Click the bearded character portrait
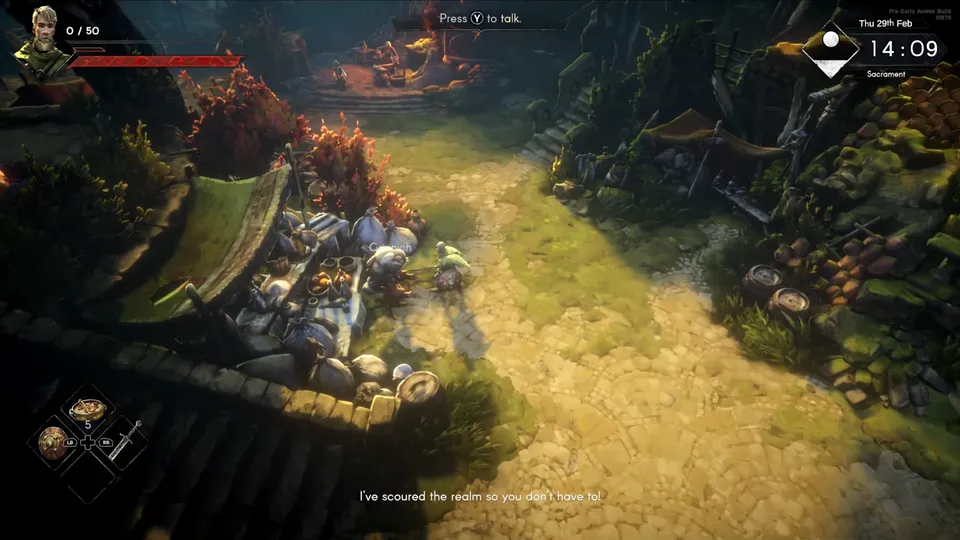This screenshot has height=540, width=960. coord(42,40)
